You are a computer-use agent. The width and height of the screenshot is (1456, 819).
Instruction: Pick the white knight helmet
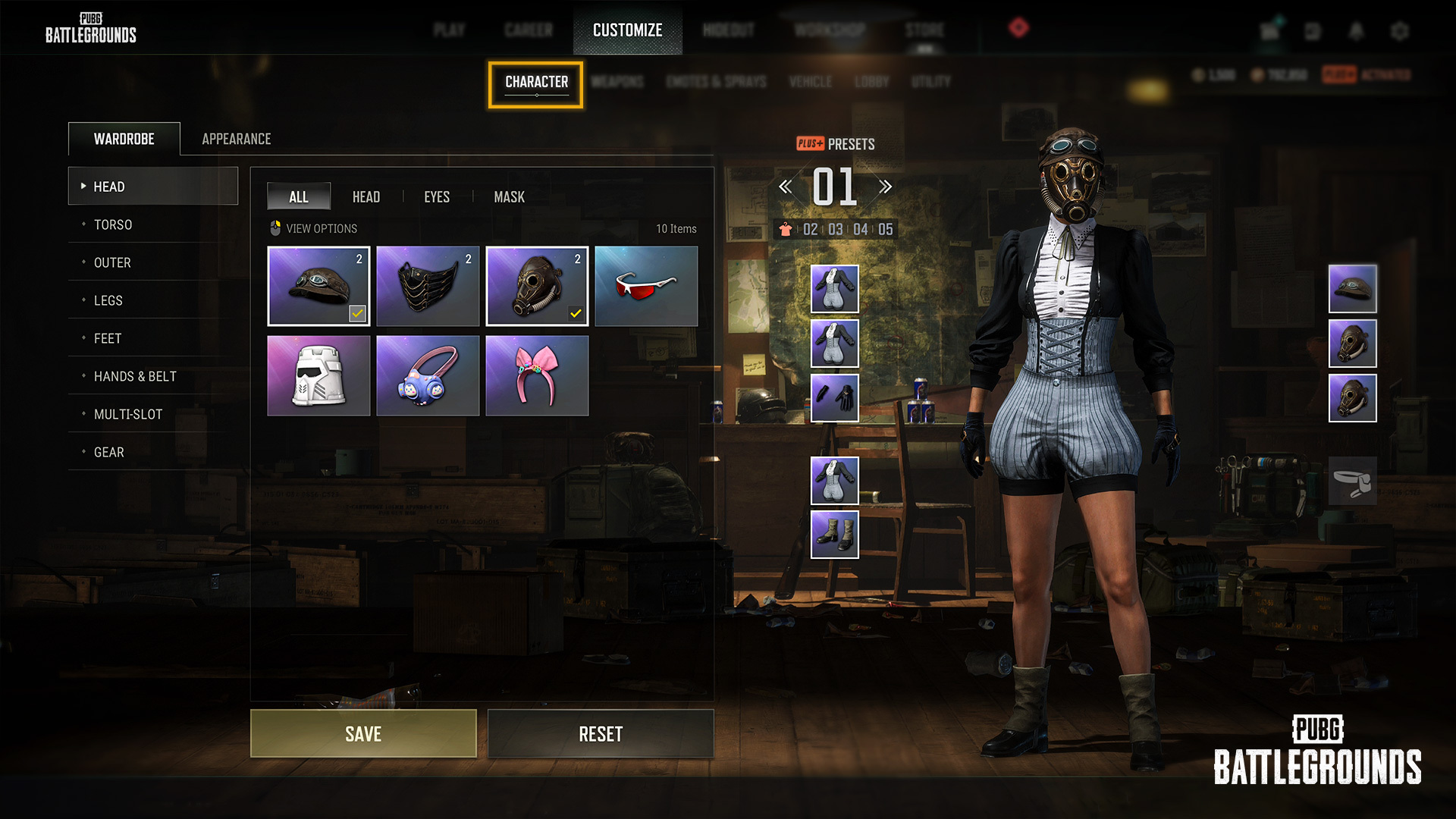click(x=318, y=375)
